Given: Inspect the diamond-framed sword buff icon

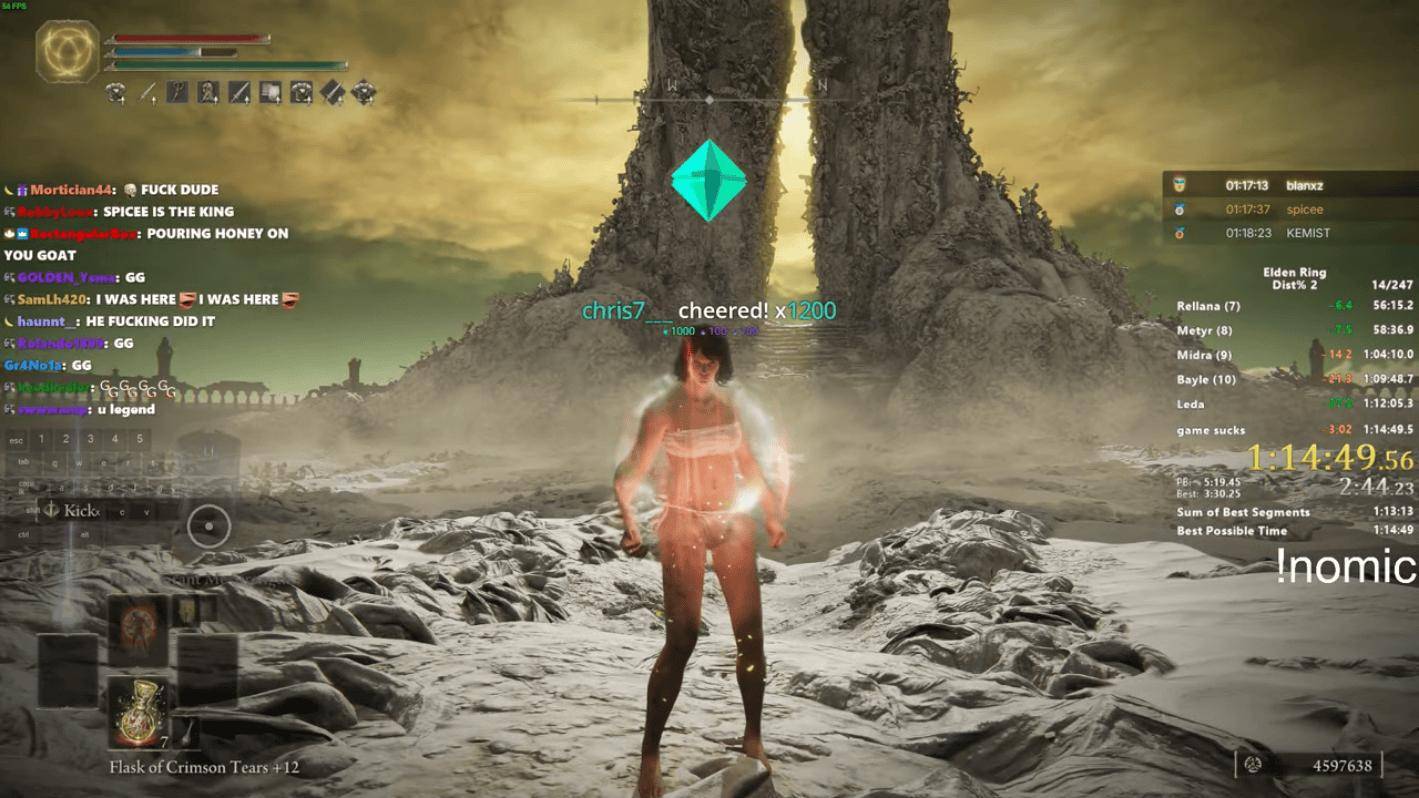Looking at the screenshot, I should coord(332,93).
